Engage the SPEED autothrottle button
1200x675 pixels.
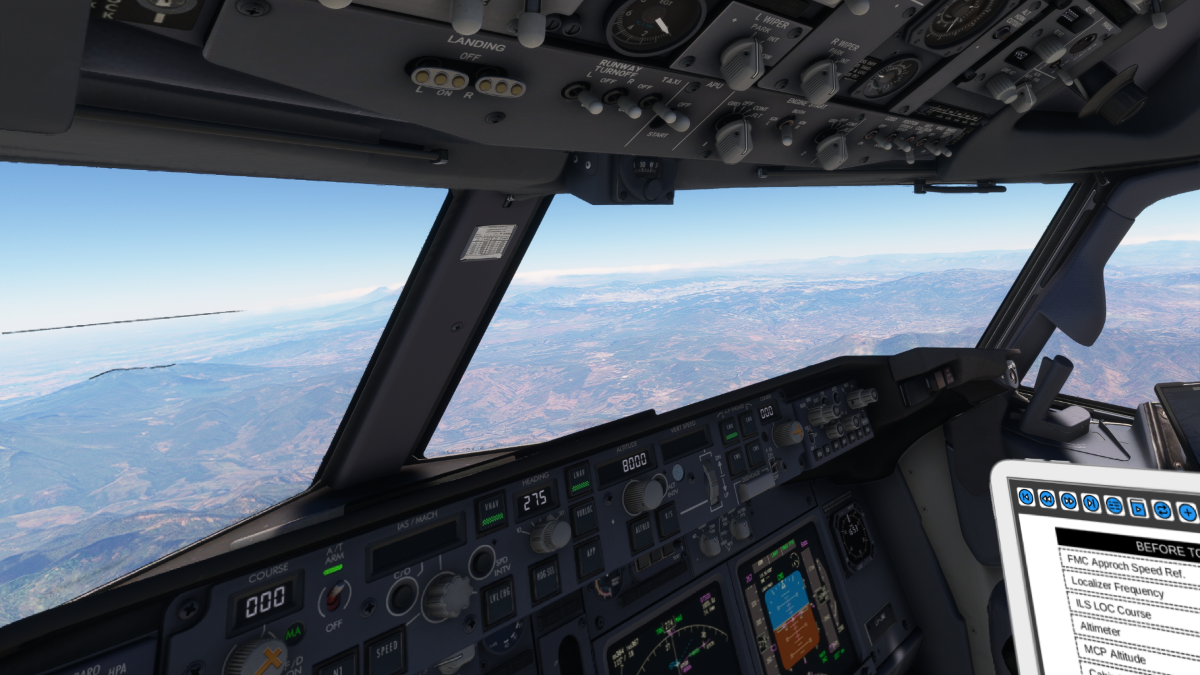tap(385, 651)
